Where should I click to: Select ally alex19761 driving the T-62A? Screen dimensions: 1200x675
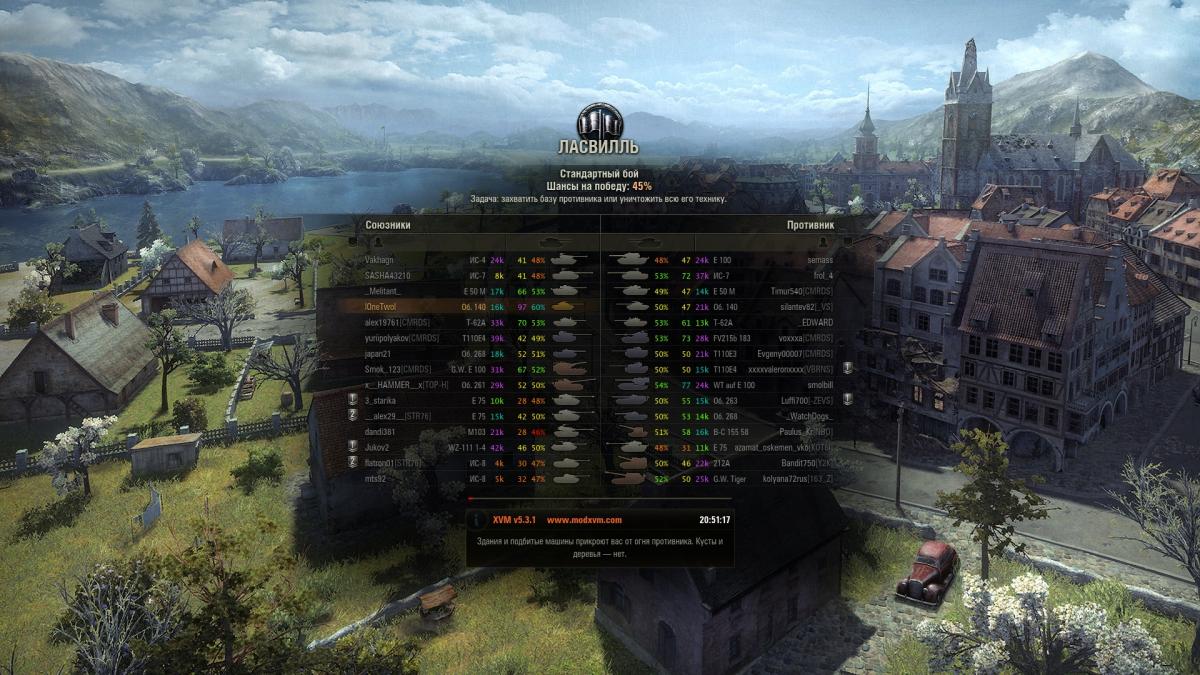pos(398,322)
